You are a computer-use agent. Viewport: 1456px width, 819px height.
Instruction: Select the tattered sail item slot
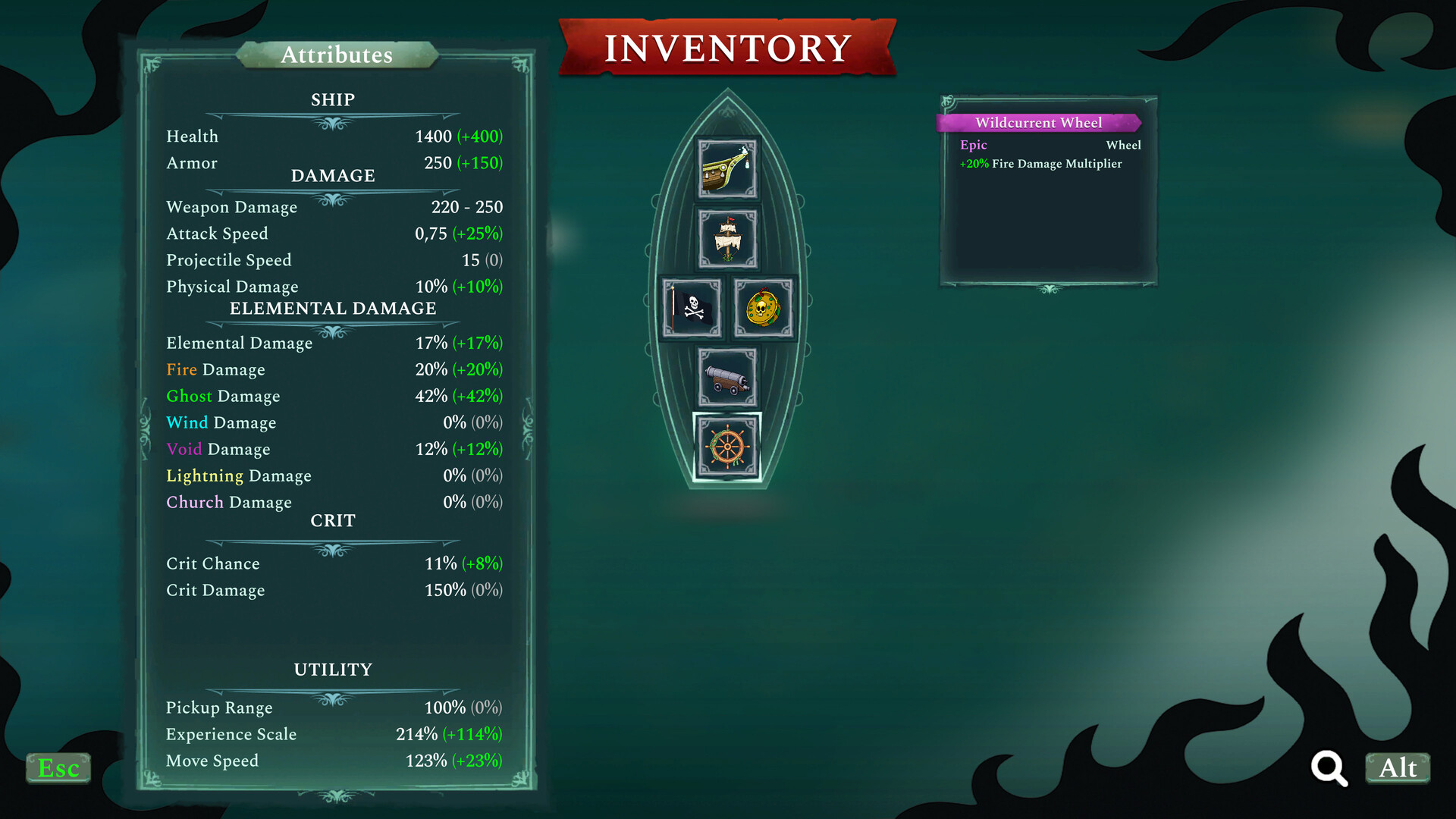[726, 239]
